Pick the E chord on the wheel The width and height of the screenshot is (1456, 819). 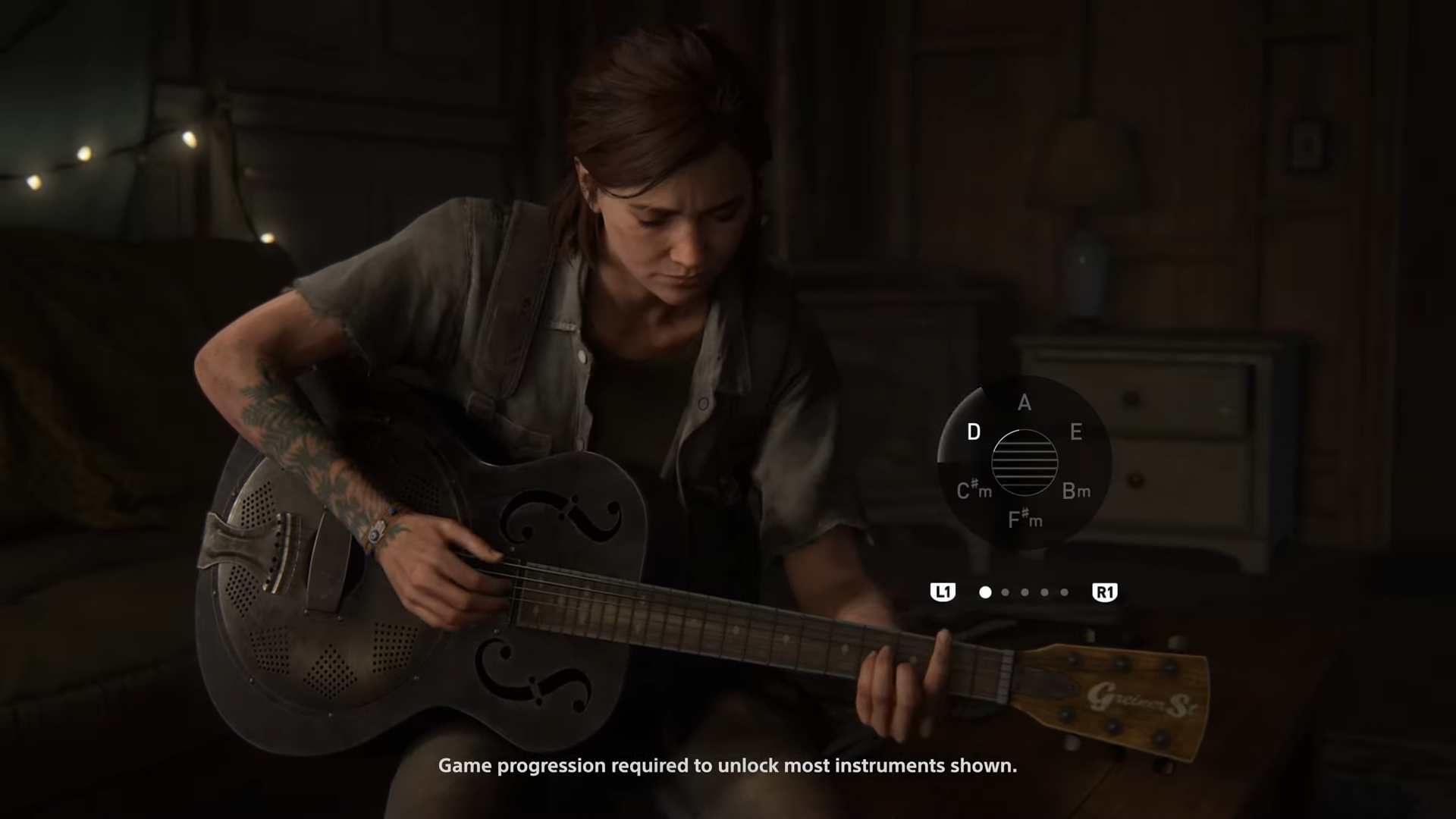click(x=1075, y=432)
